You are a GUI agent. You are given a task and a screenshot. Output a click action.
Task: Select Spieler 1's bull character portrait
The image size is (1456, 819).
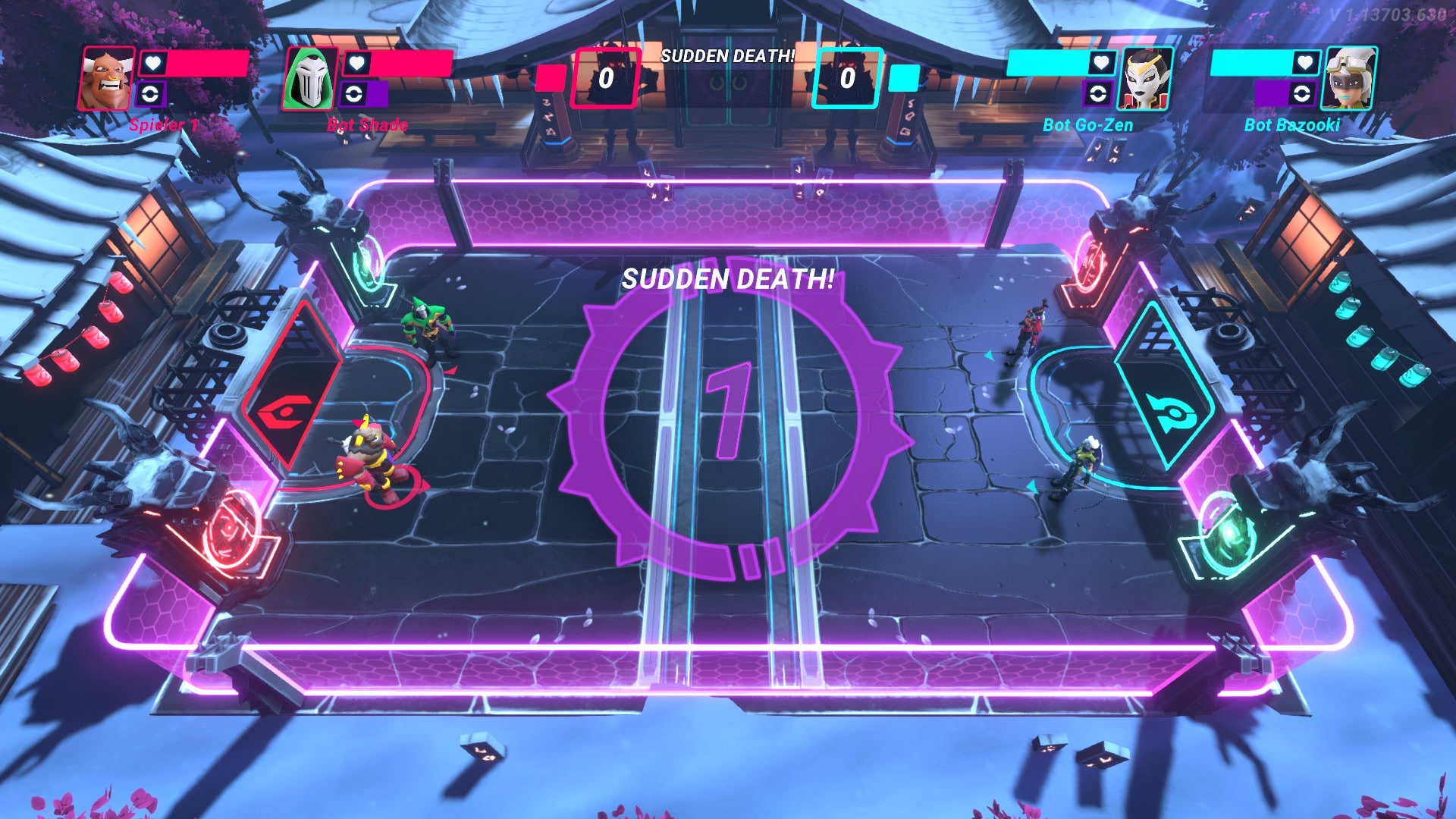107,79
